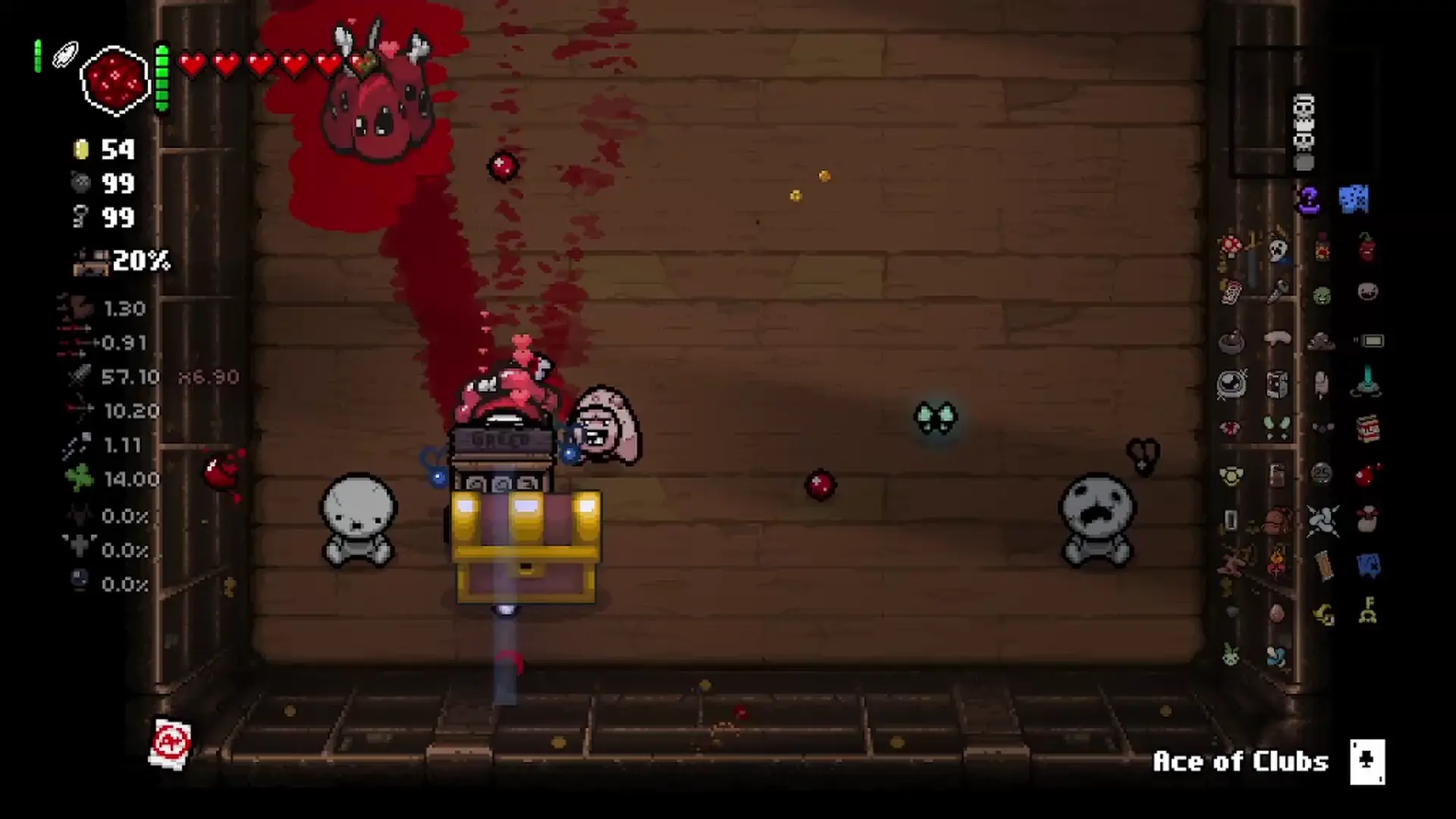
Task: Click the penny icon beside the 54 coin count
Action: click(x=82, y=150)
